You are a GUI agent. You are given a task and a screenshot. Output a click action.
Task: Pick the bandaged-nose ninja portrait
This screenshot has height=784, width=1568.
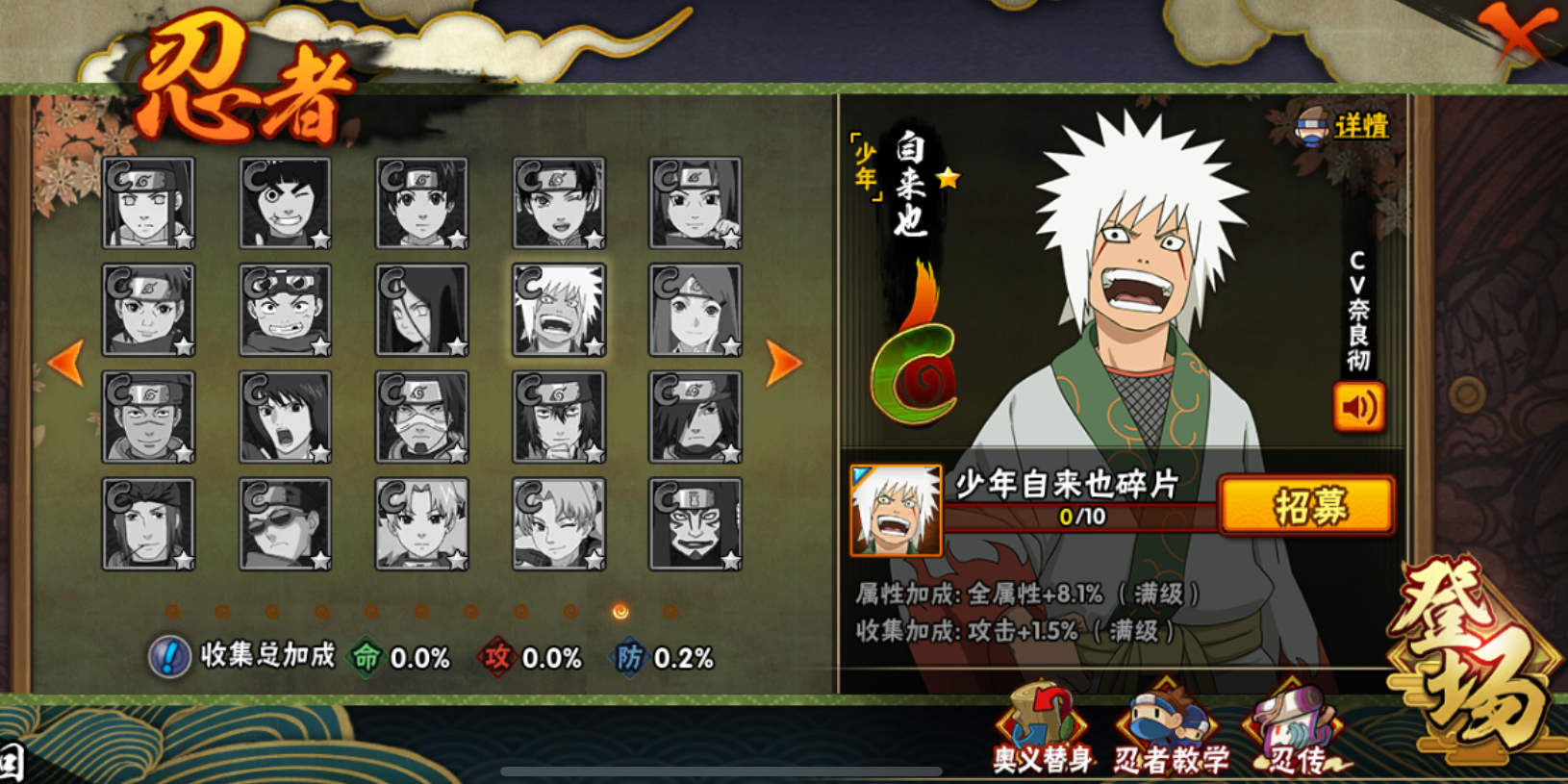click(x=422, y=417)
